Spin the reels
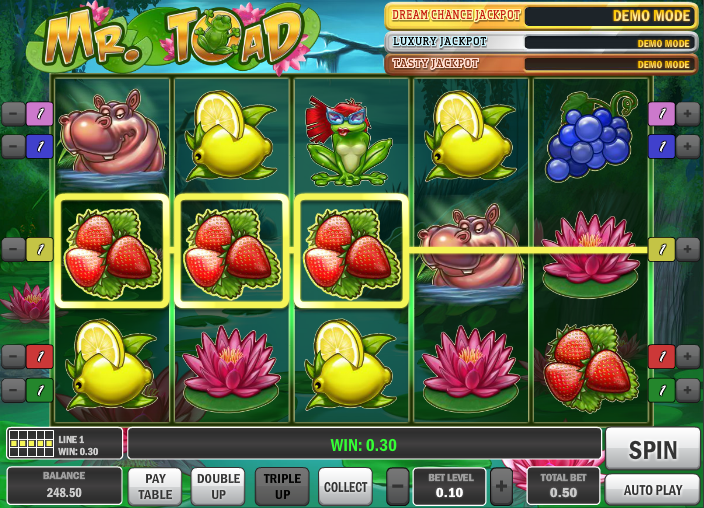This screenshot has width=704, height=508. tap(652, 449)
